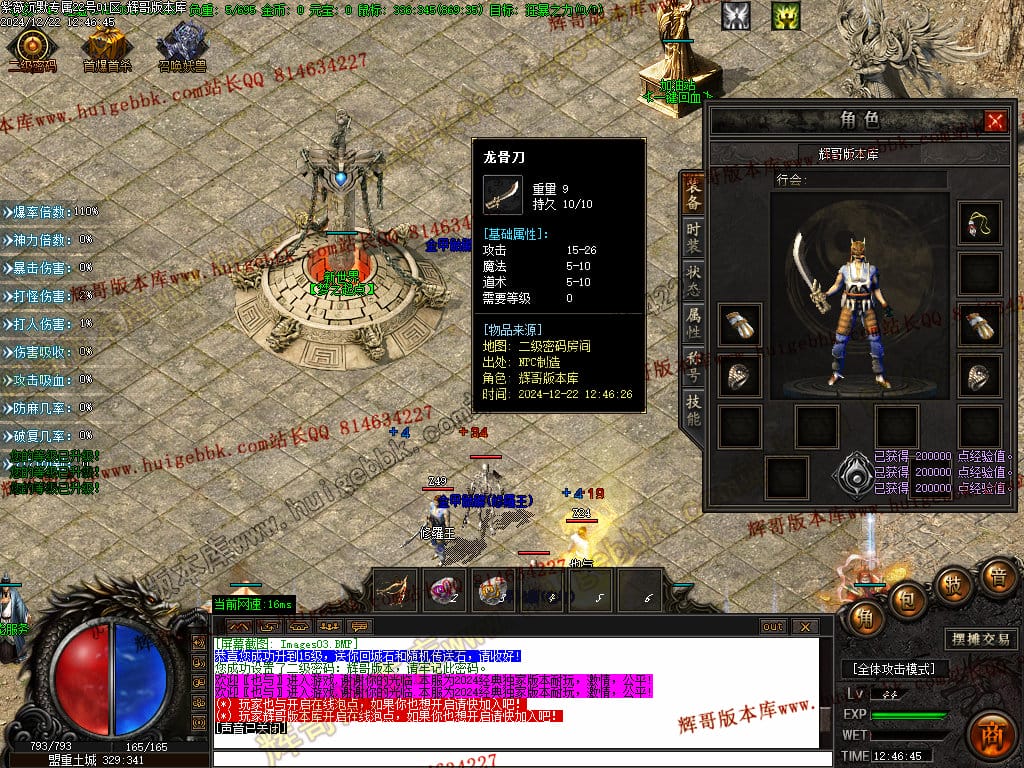Switch to the 技能 skills tab
Image resolution: width=1024 pixels, height=768 pixels.
[693, 408]
